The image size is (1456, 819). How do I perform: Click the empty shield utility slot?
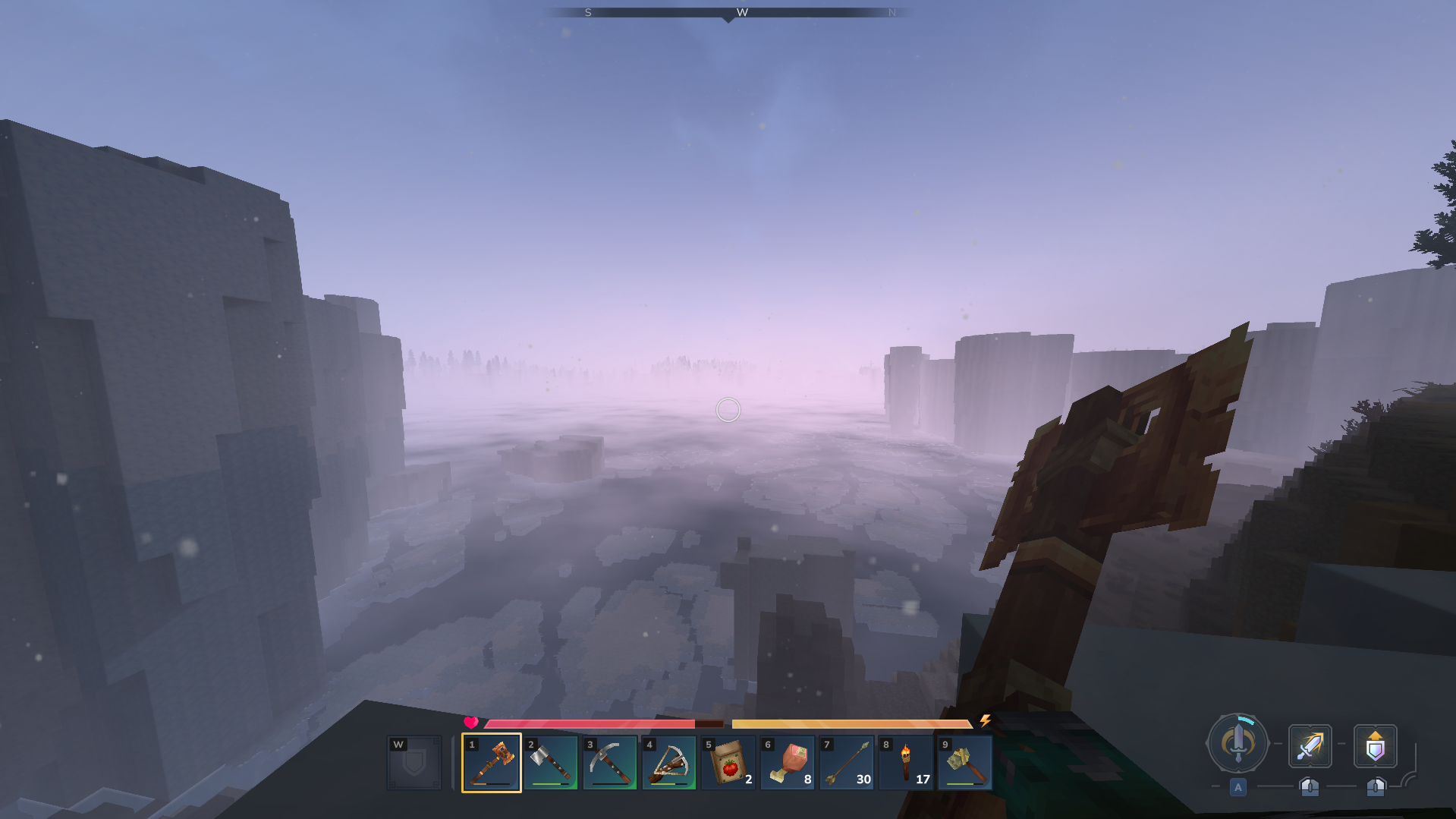[x=414, y=762]
